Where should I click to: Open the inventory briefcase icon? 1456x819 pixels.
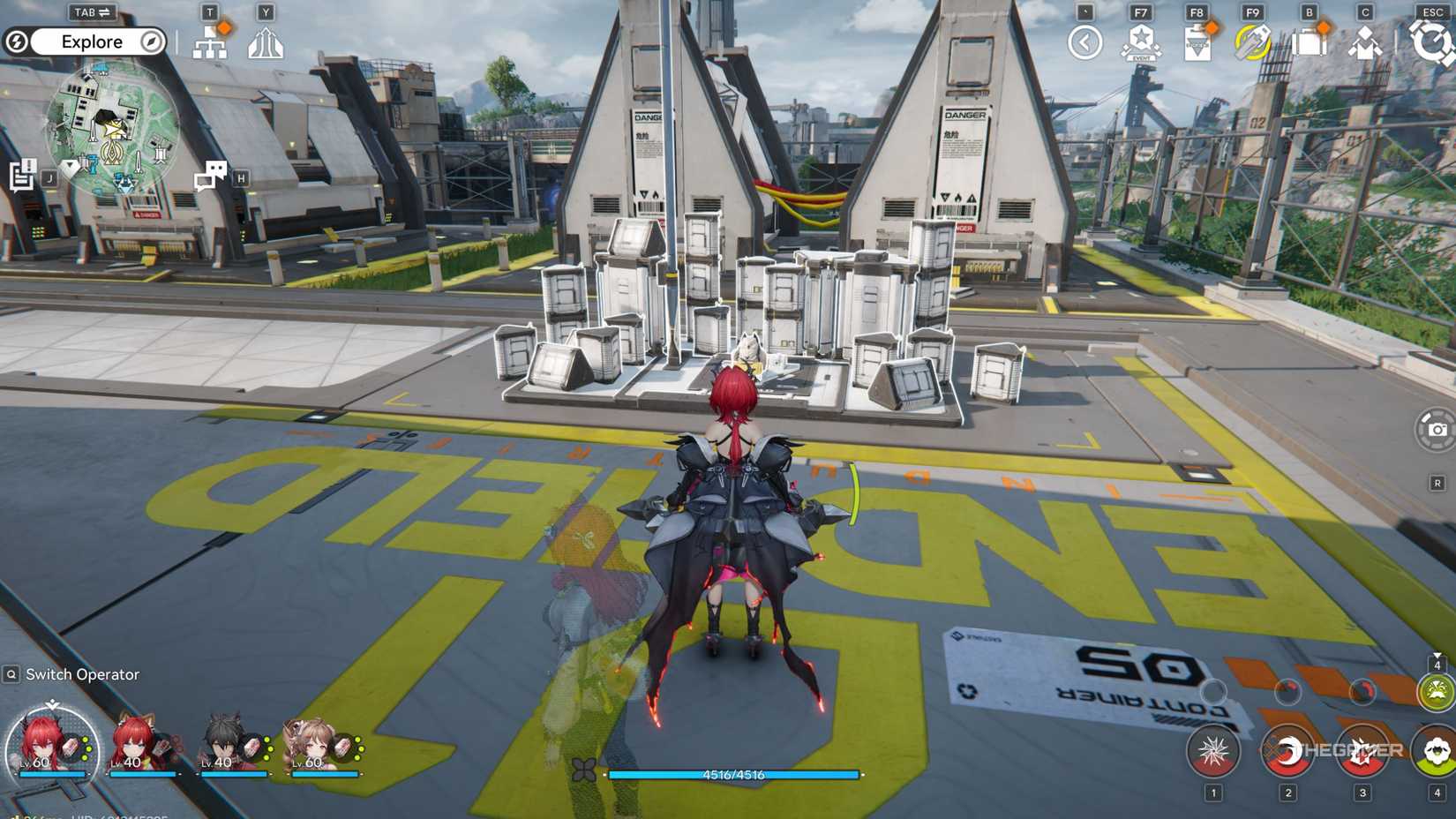1309,41
